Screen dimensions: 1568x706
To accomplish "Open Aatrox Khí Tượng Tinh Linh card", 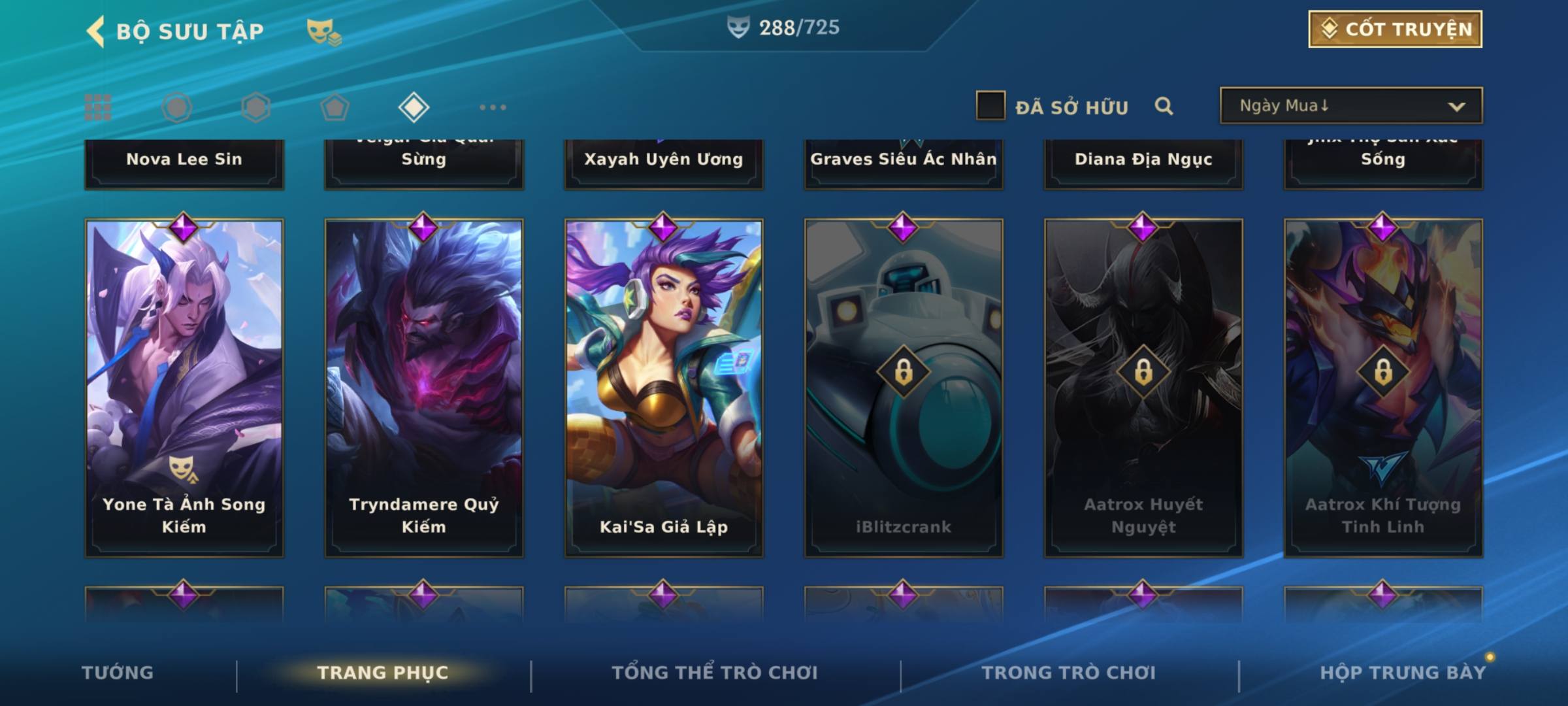I will pyautogui.click(x=1383, y=387).
